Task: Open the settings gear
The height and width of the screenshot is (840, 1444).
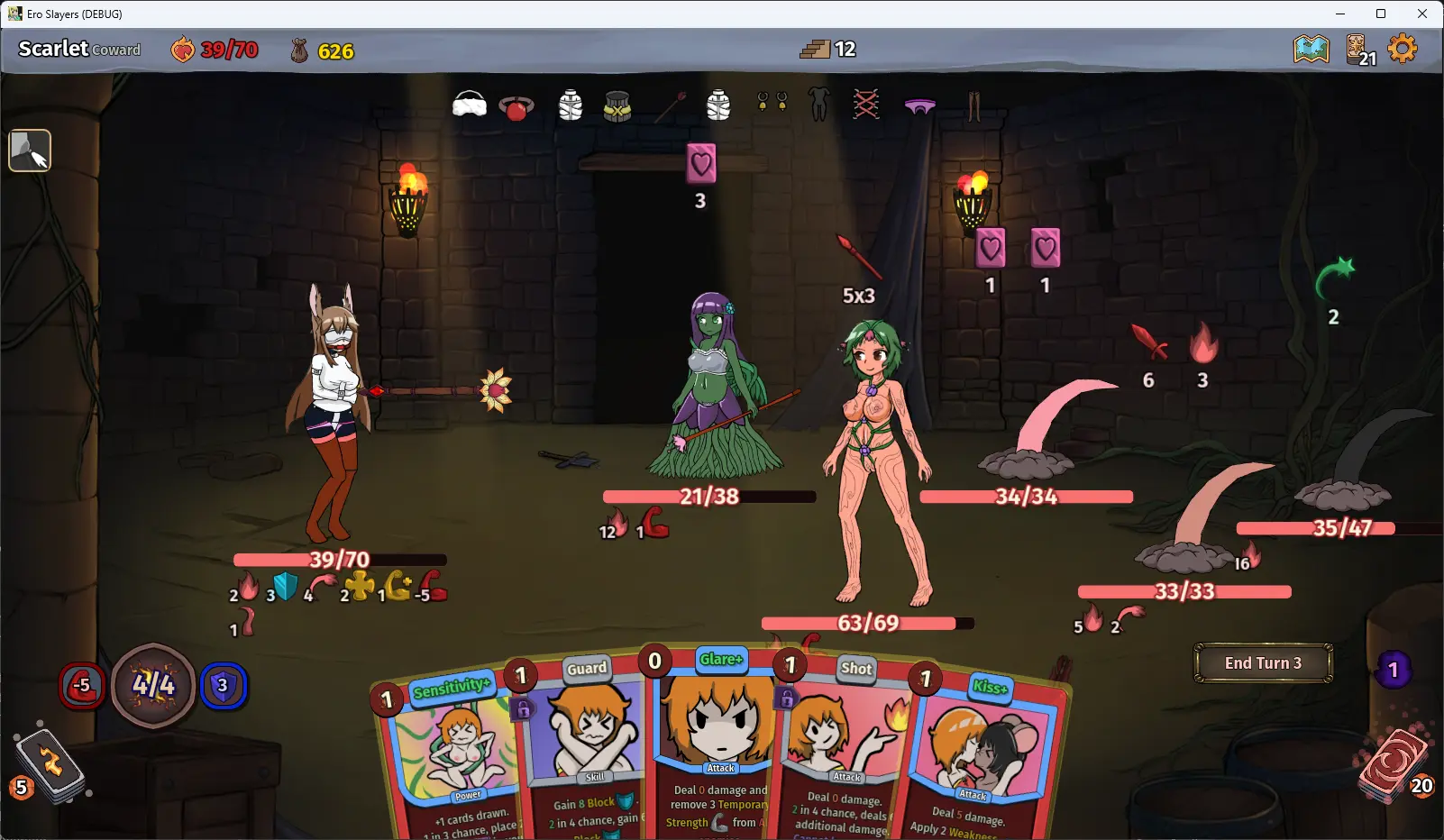Action: (1403, 49)
